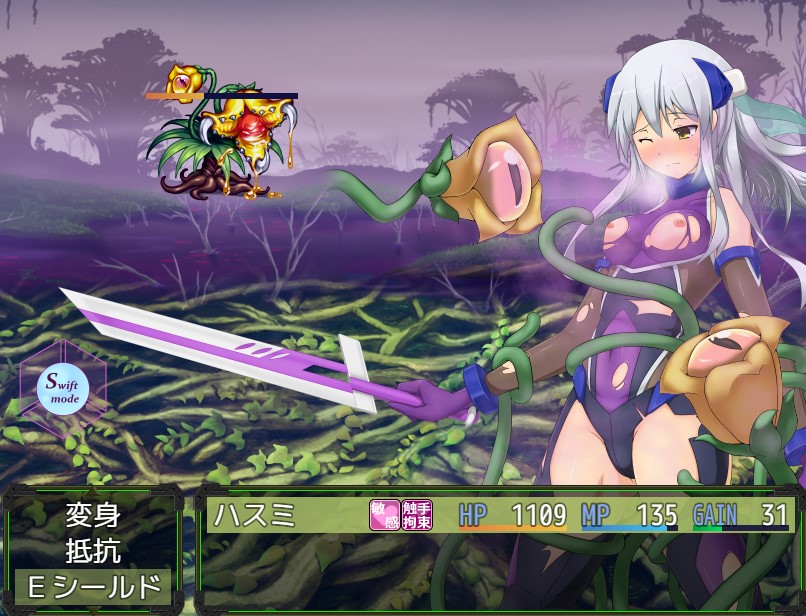Select the 変身 command
806x616 pixels.
pos(93,515)
